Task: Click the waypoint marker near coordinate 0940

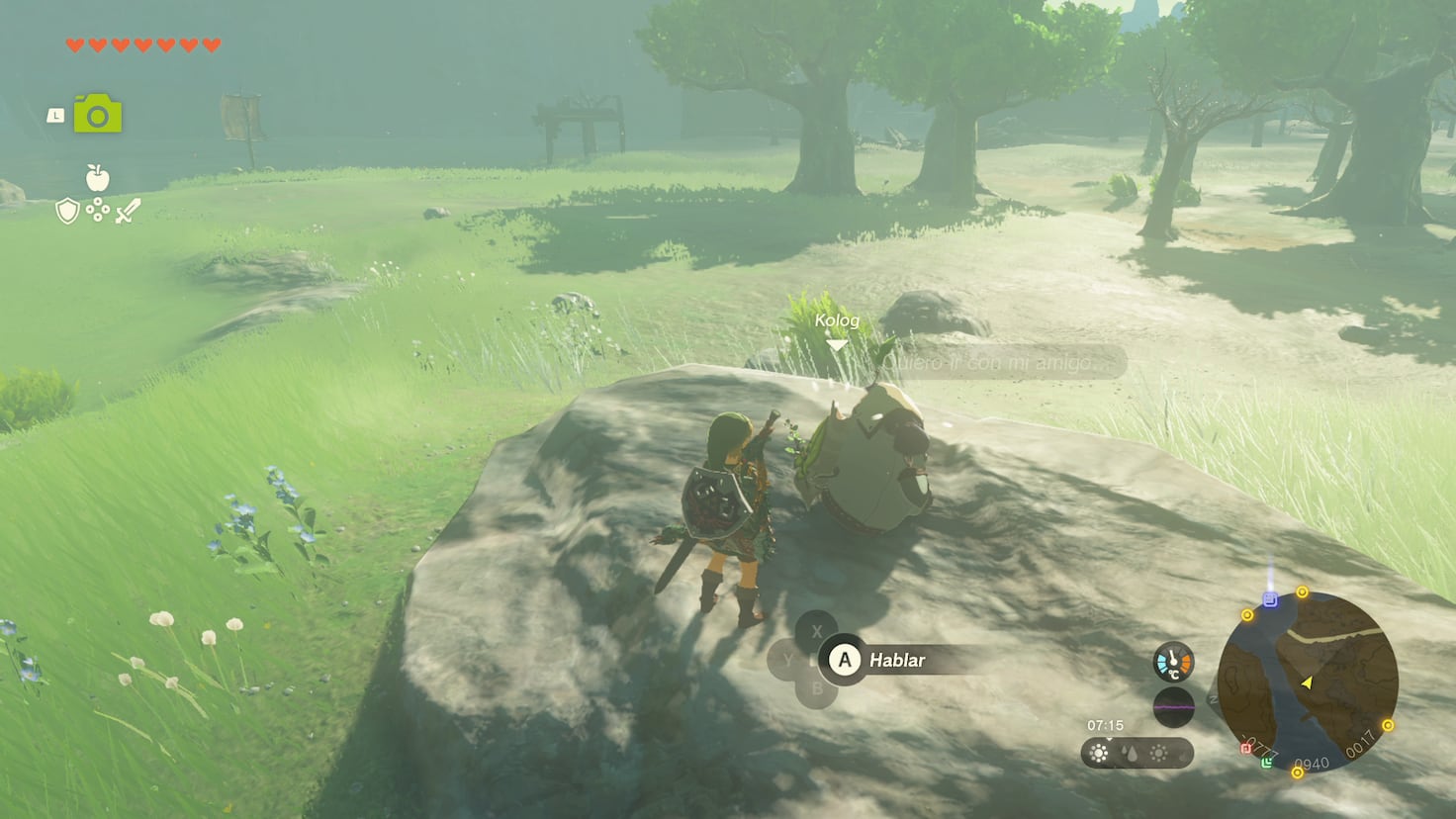Action: pyautogui.click(x=1297, y=772)
